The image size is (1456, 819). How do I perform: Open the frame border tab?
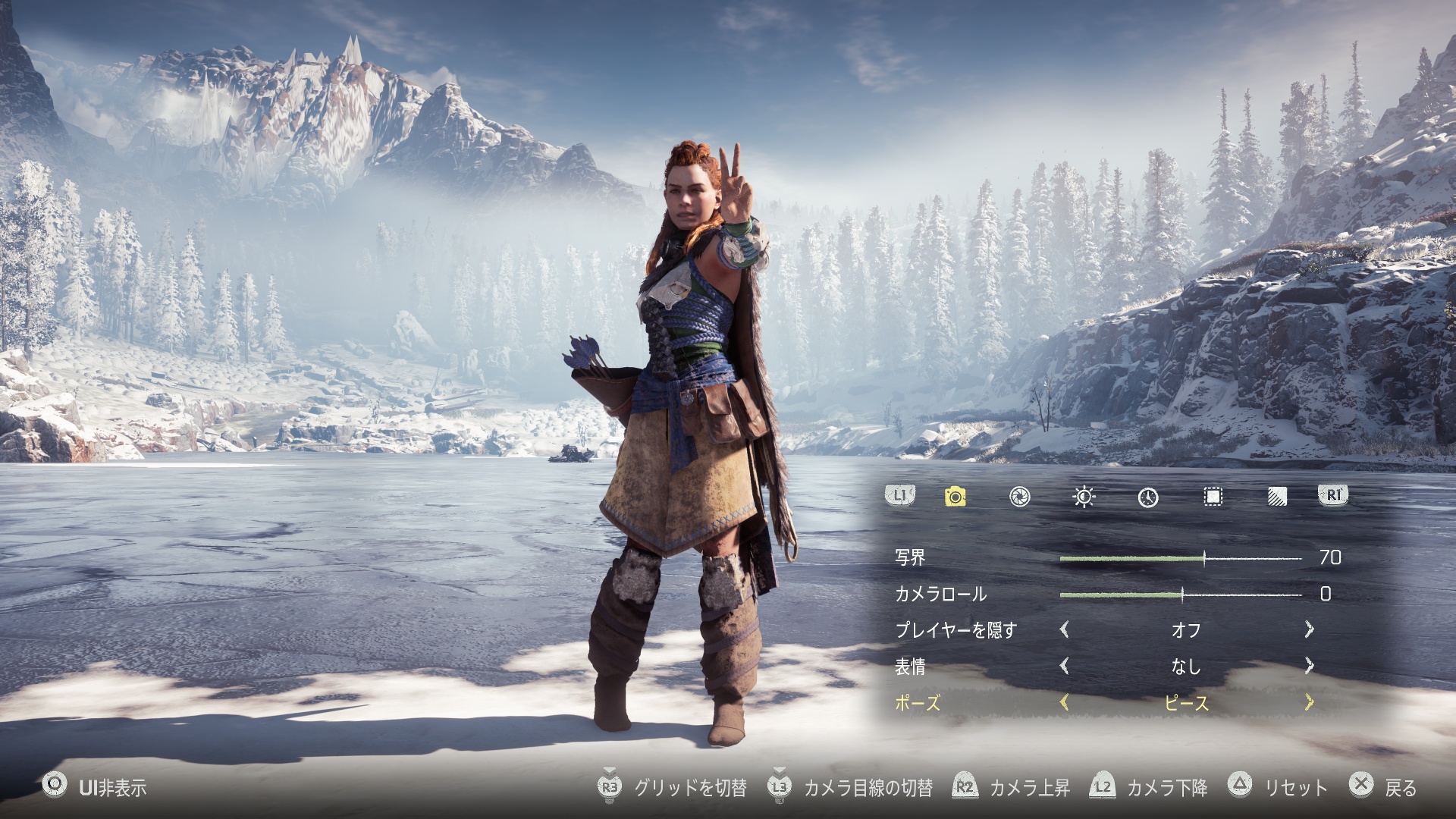tap(1213, 497)
